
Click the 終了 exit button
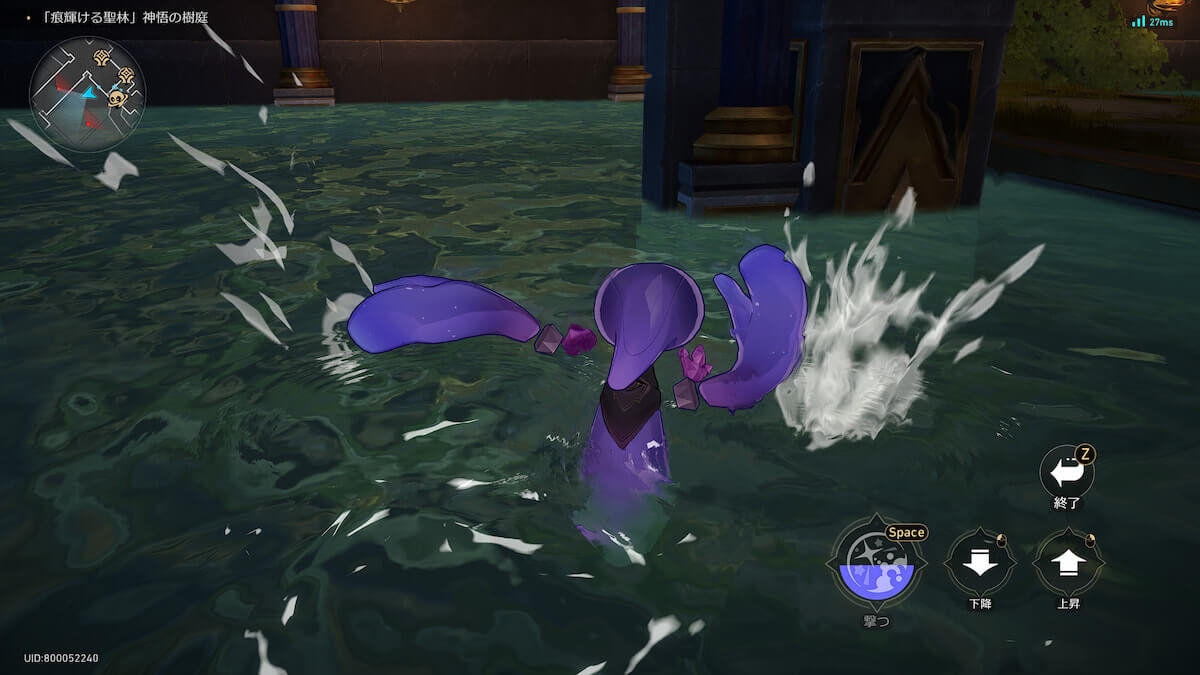[x=1067, y=471]
